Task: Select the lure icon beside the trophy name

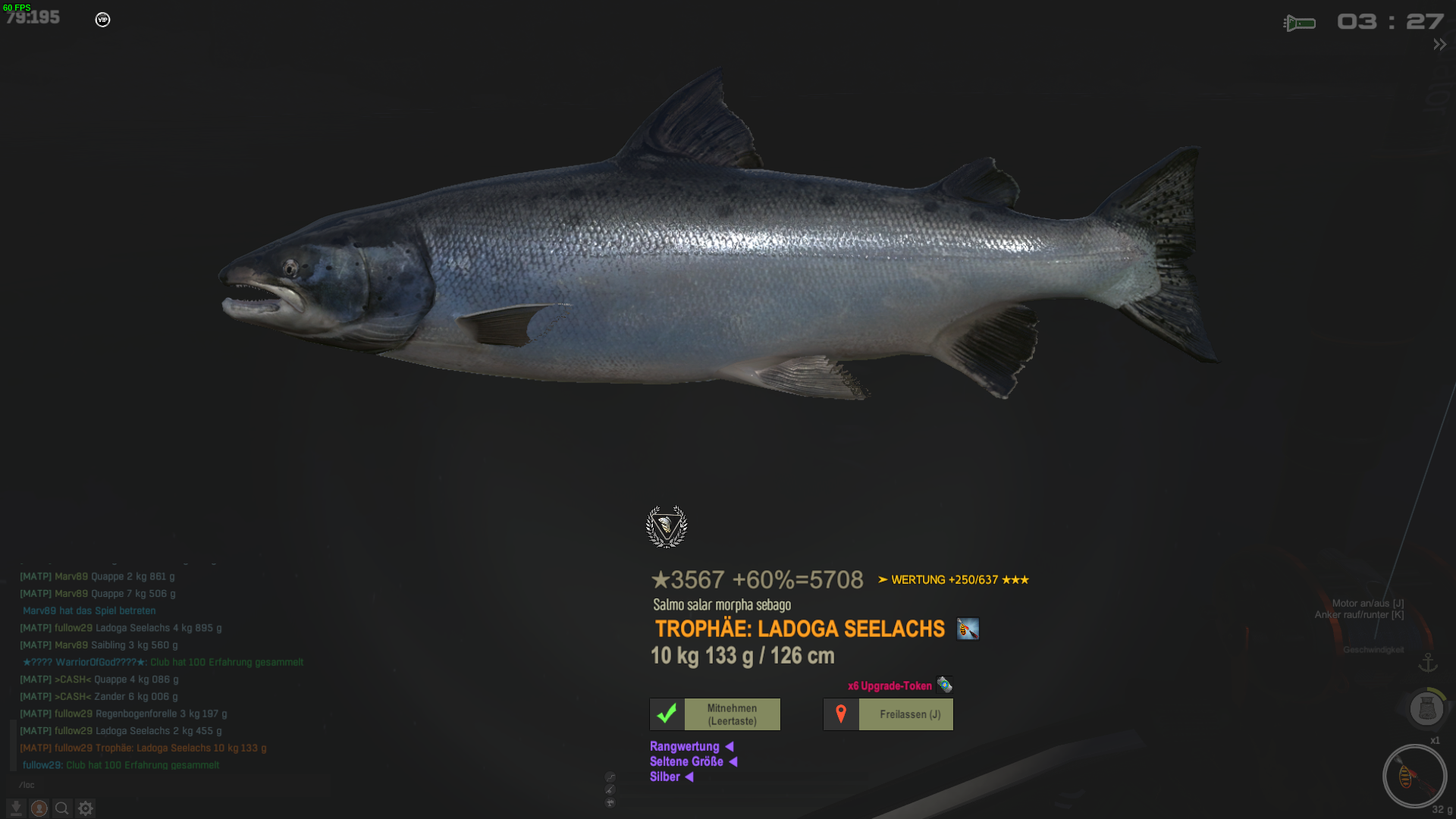Action: click(968, 629)
